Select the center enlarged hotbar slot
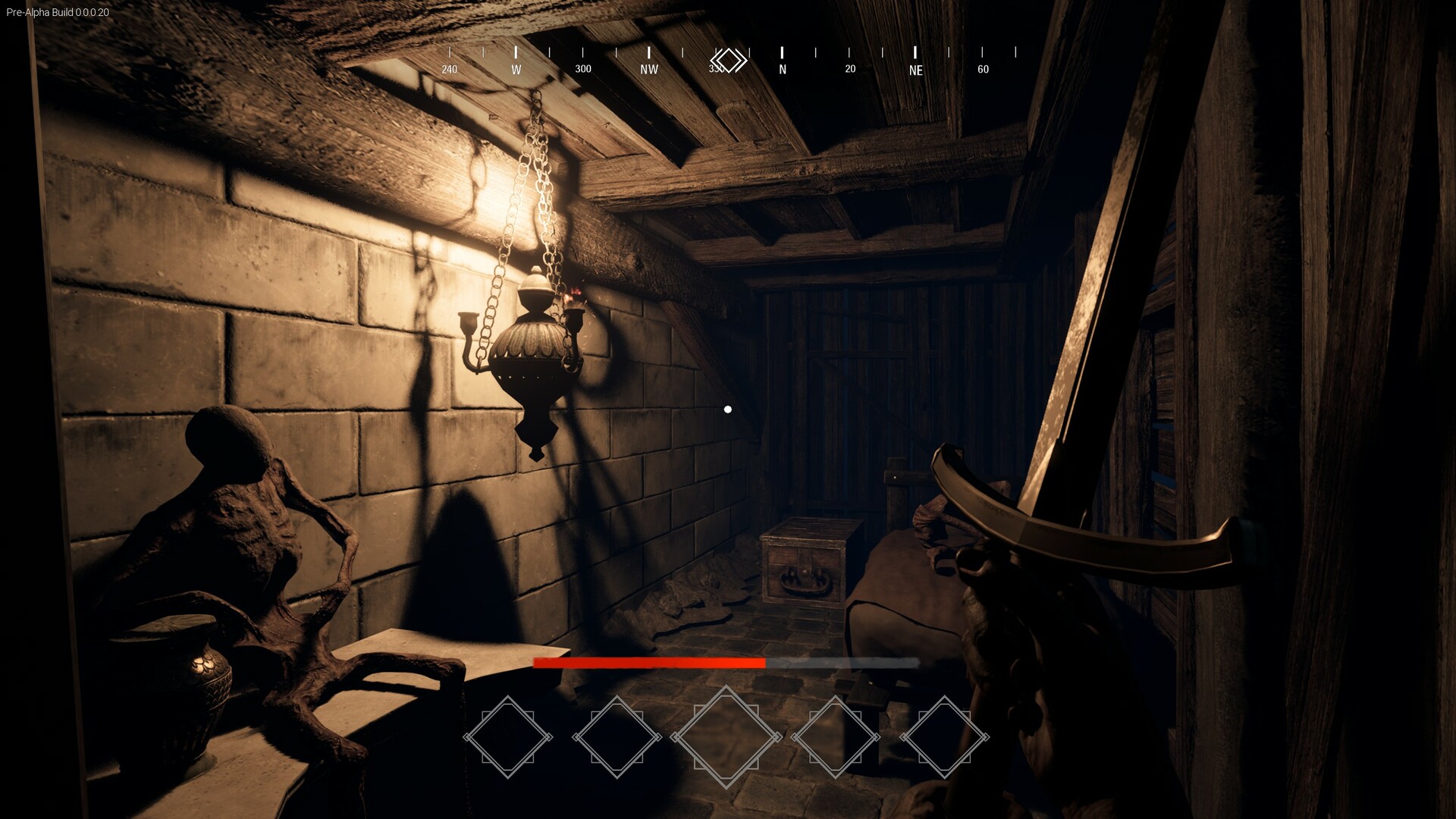1456x819 pixels. coord(725,735)
